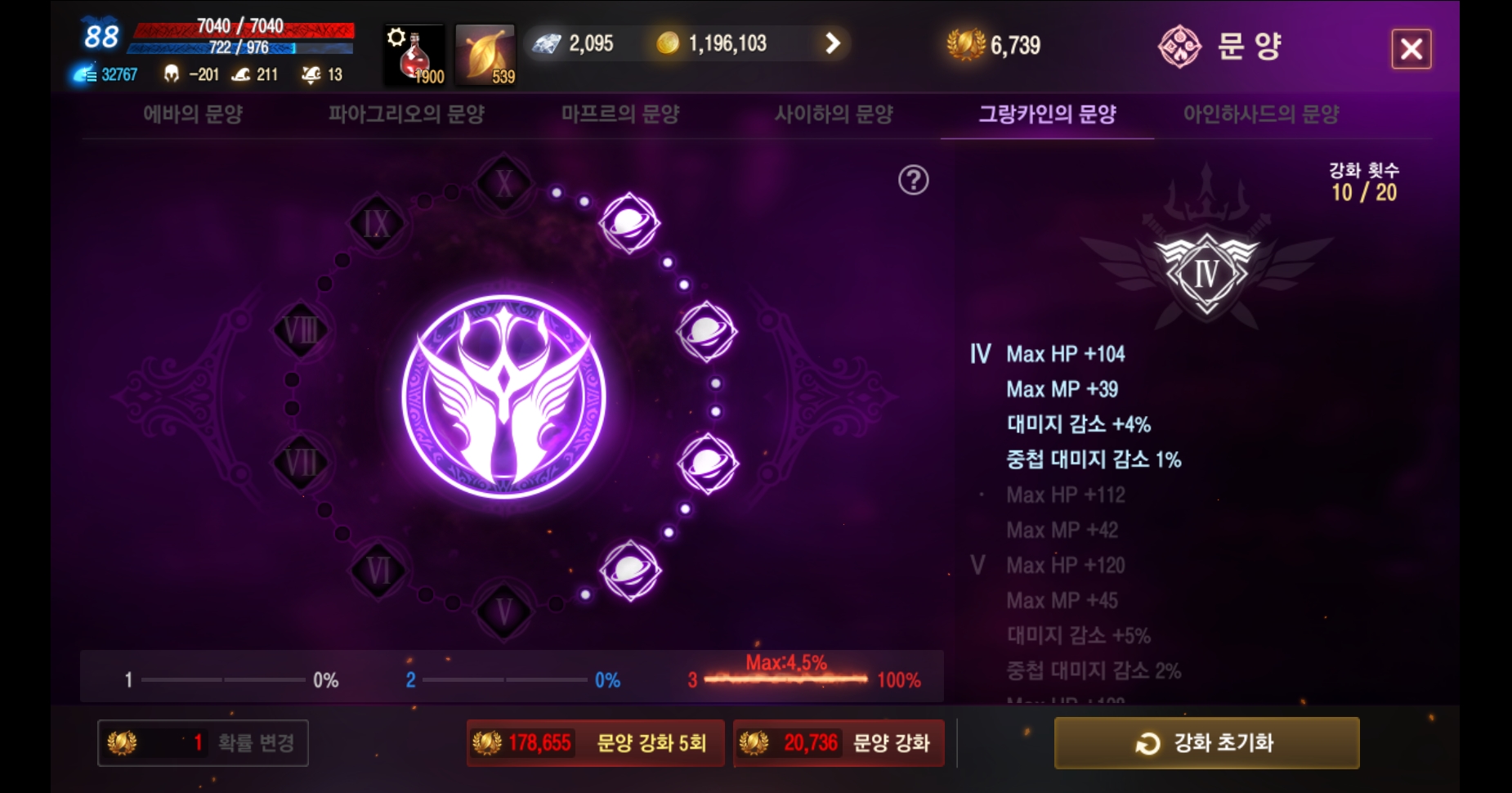1512x793 pixels.
Task: Open the 사이하의 문양 tab
Action: 835,116
